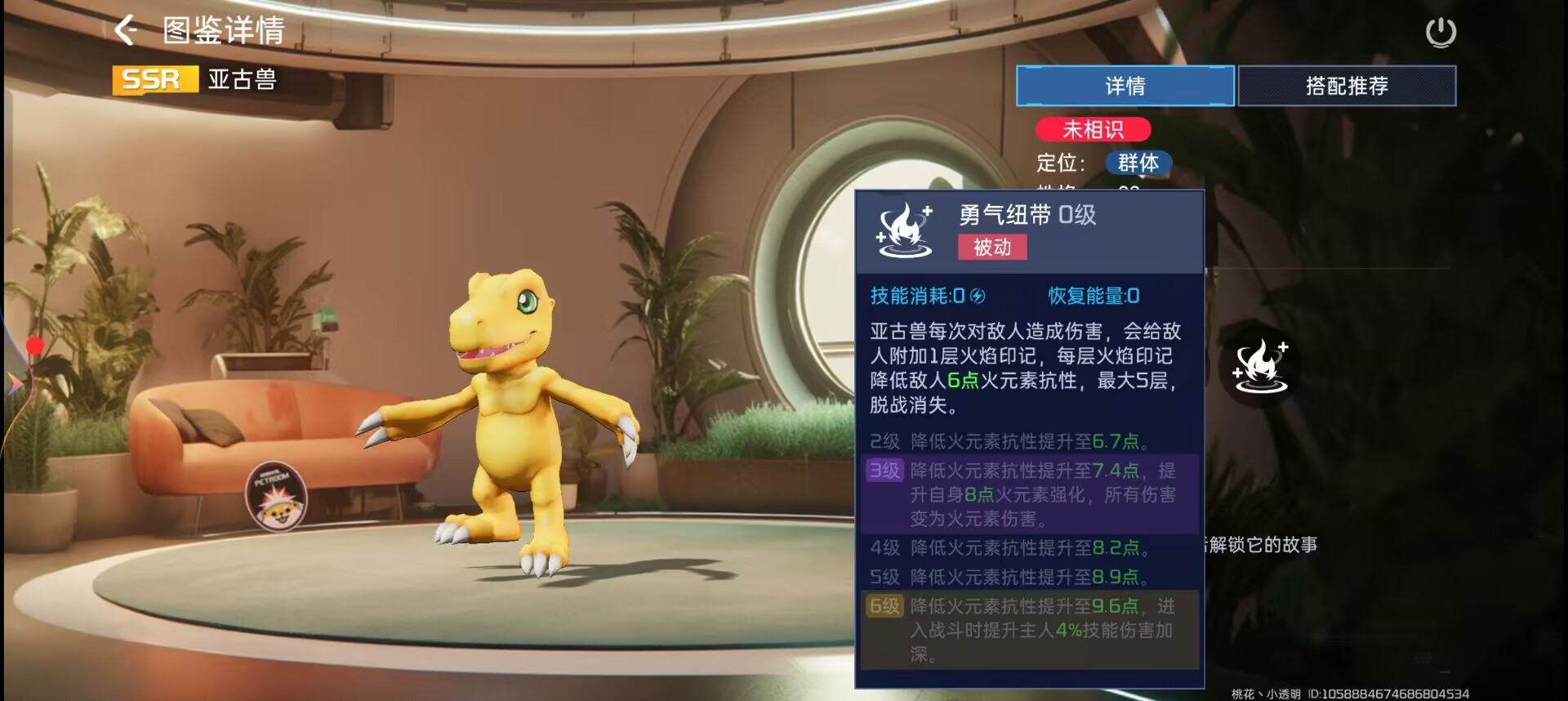1568x701 pixels.
Task: Tap the 未相识 status badge
Action: 1093,129
